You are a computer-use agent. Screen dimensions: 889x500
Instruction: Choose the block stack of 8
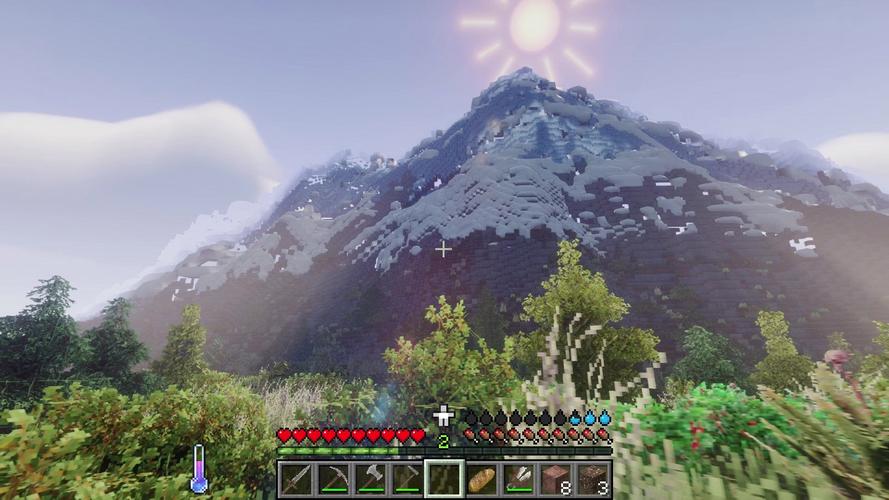(x=556, y=479)
